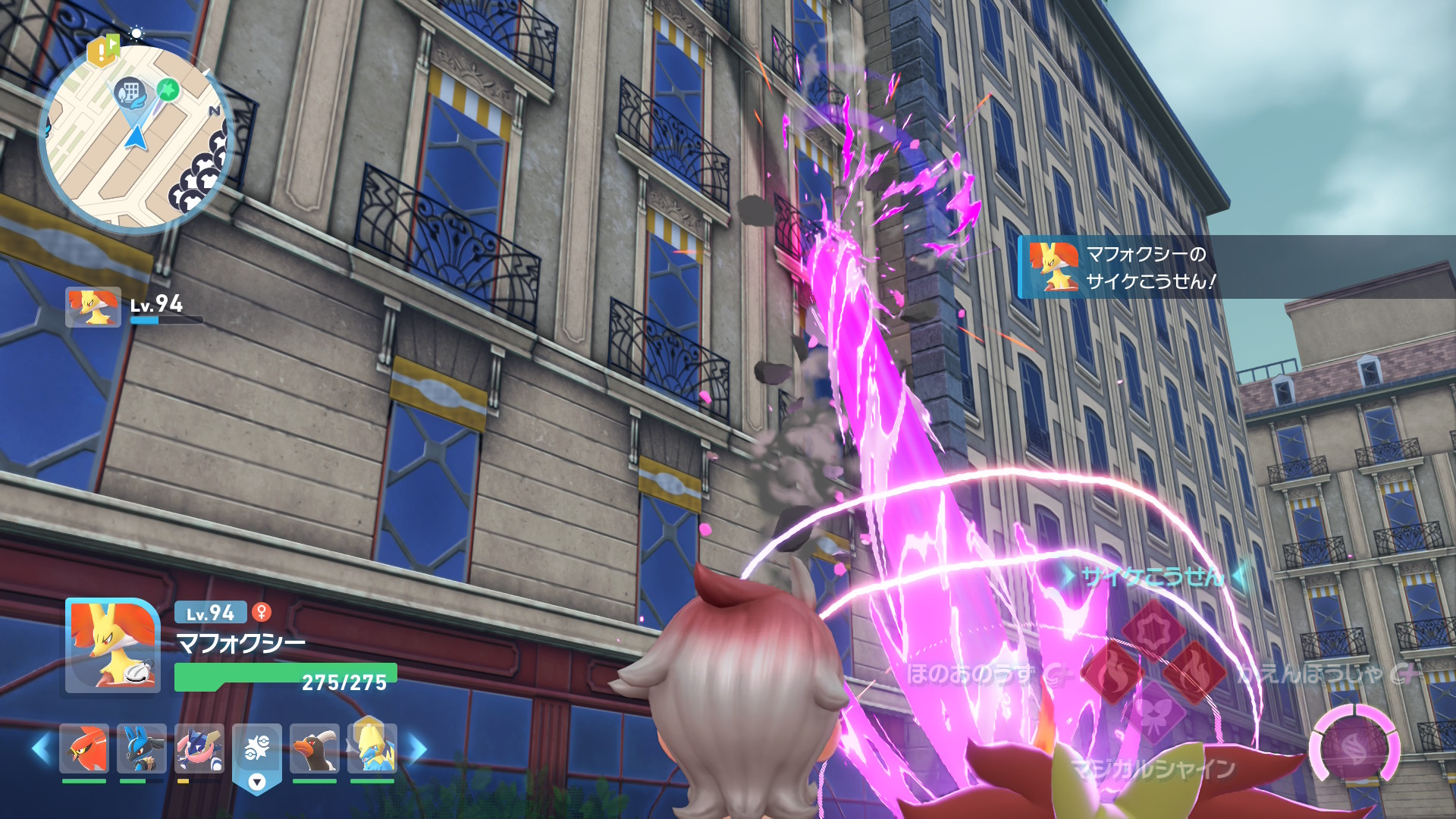
Task: Open the circular city minimap
Action: click(x=136, y=138)
